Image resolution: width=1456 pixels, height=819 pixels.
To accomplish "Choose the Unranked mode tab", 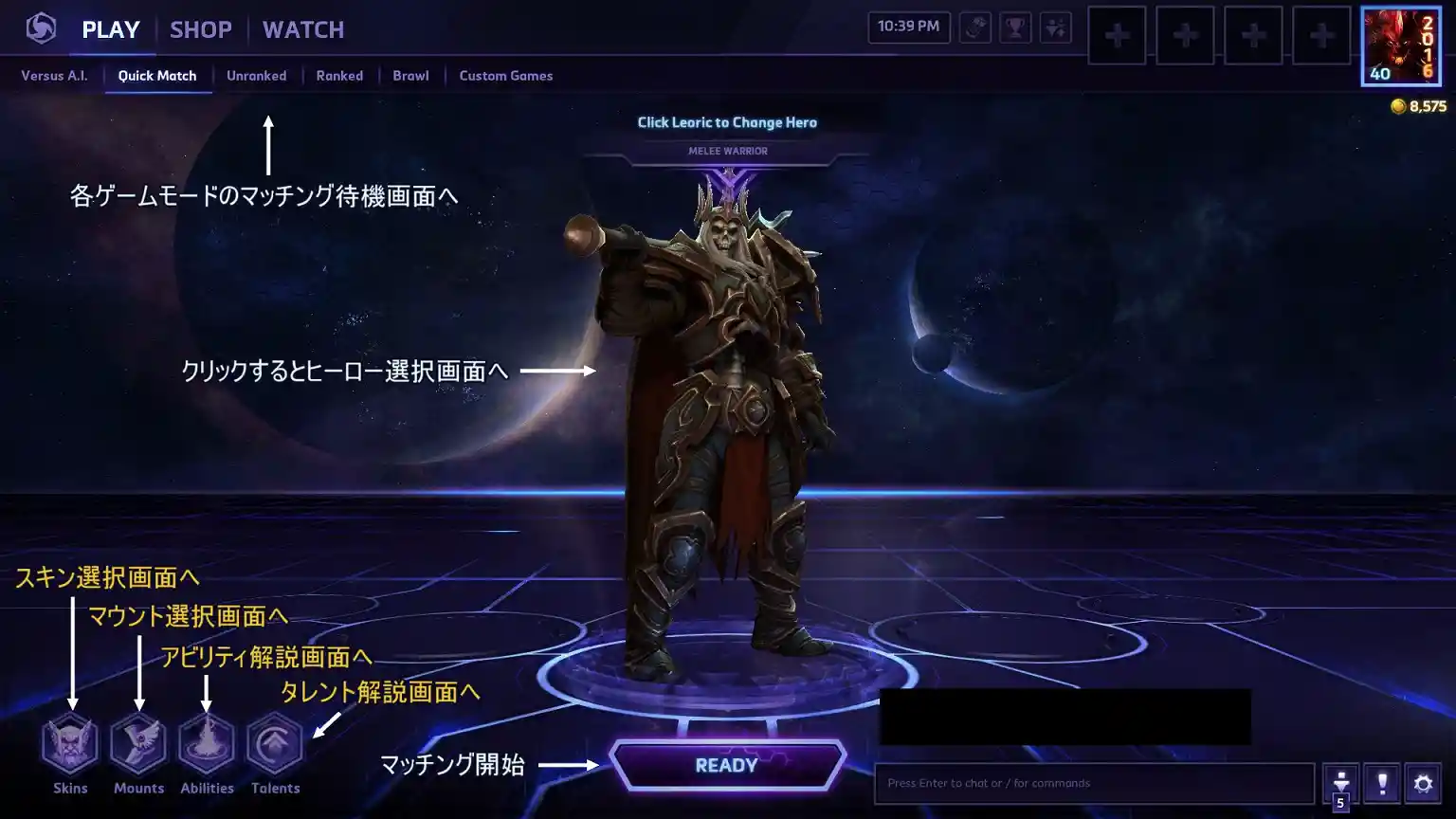I will coord(256,76).
